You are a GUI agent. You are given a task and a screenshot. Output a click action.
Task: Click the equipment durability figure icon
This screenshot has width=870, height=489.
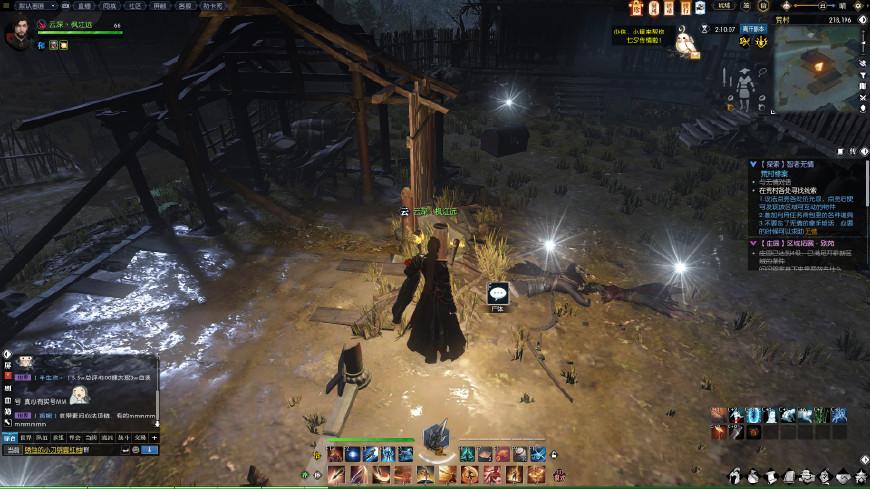tap(743, 91)
